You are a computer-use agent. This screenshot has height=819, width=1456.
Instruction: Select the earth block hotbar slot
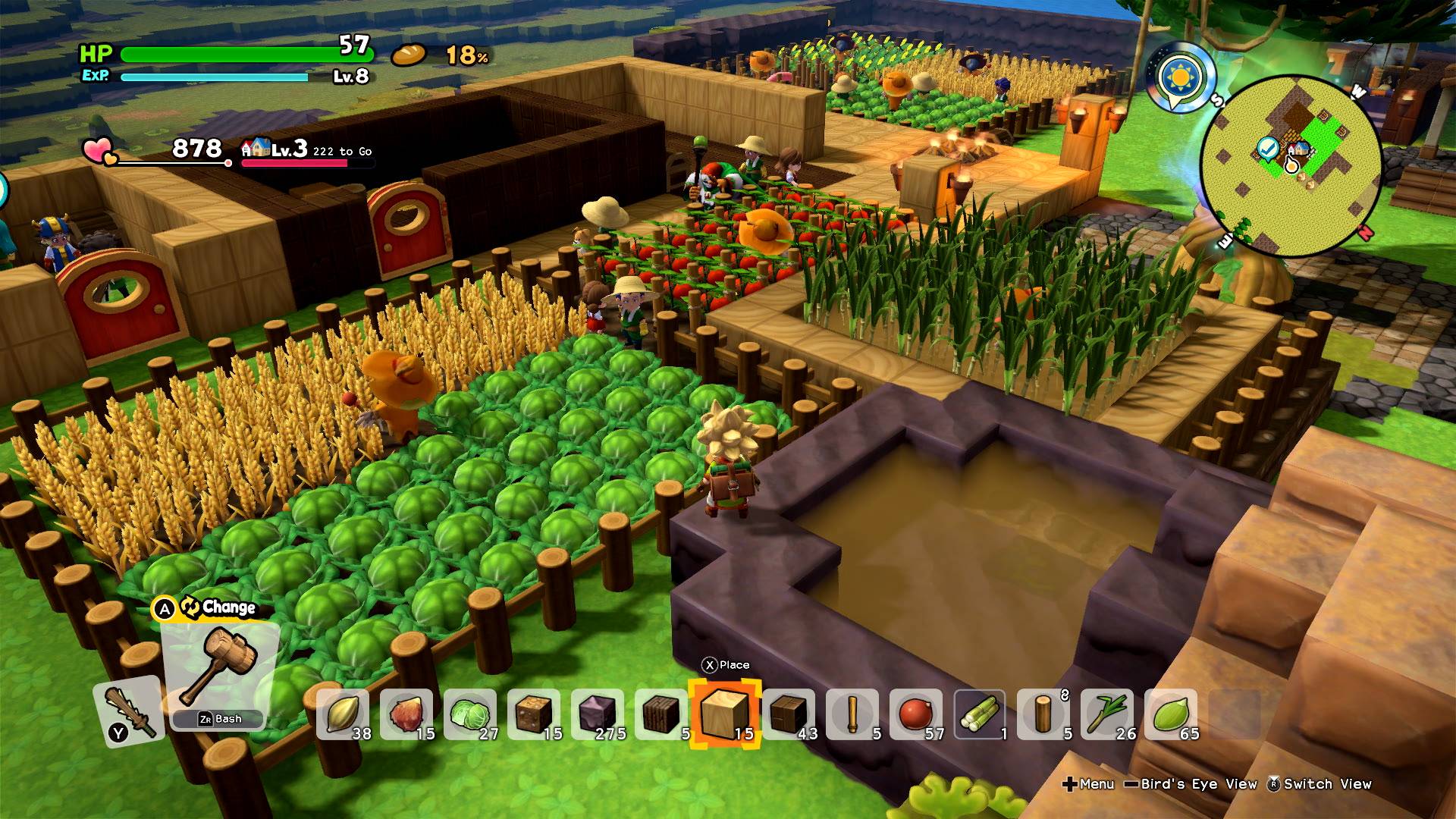click(x=533, y=714)
